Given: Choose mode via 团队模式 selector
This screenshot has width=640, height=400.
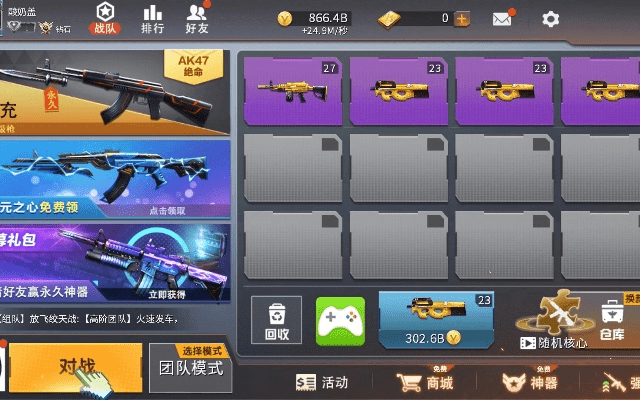Looking at the screenshot, I should coord(191,368).
